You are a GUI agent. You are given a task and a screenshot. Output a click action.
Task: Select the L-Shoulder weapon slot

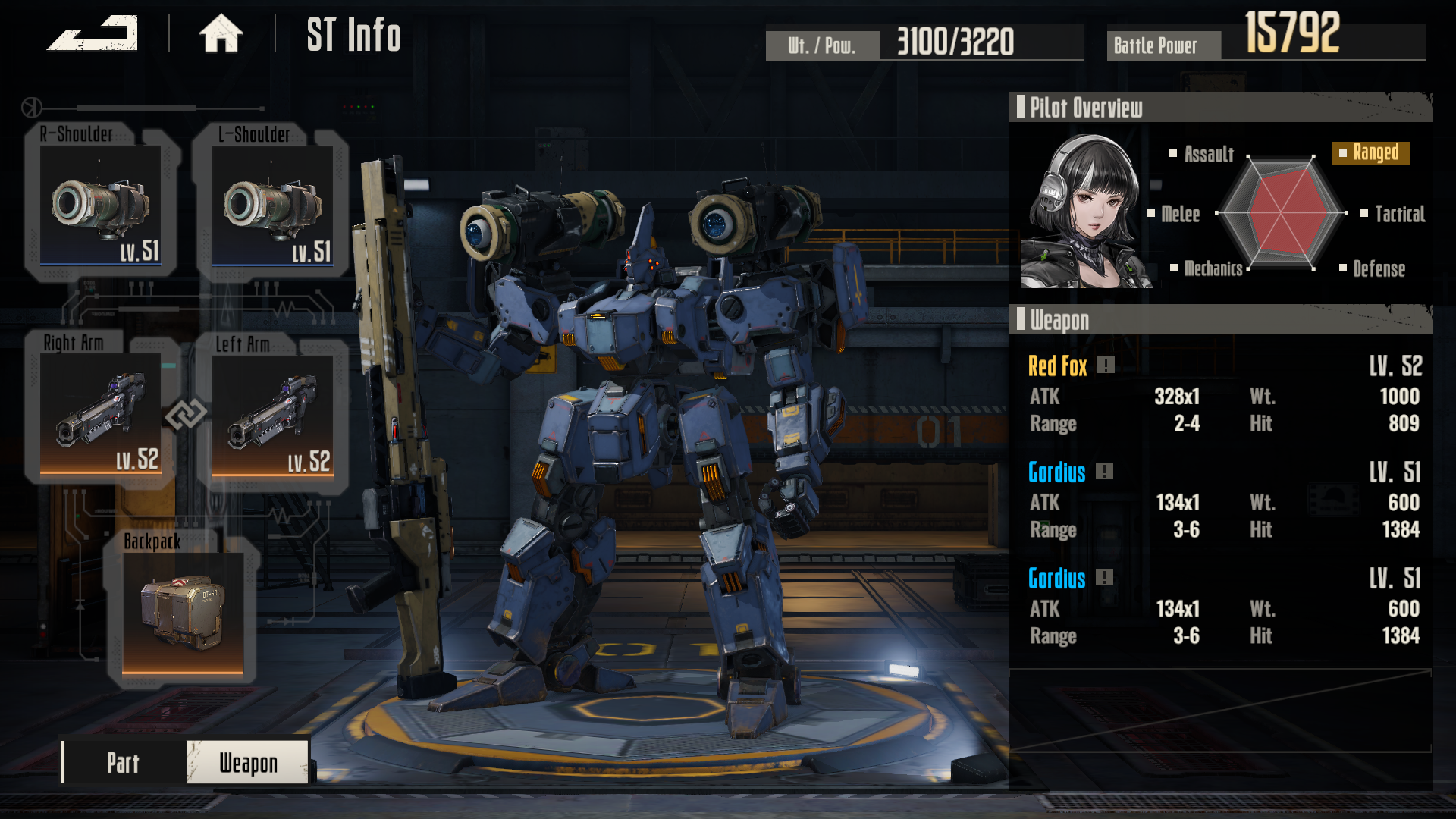[x=272, y=203]
